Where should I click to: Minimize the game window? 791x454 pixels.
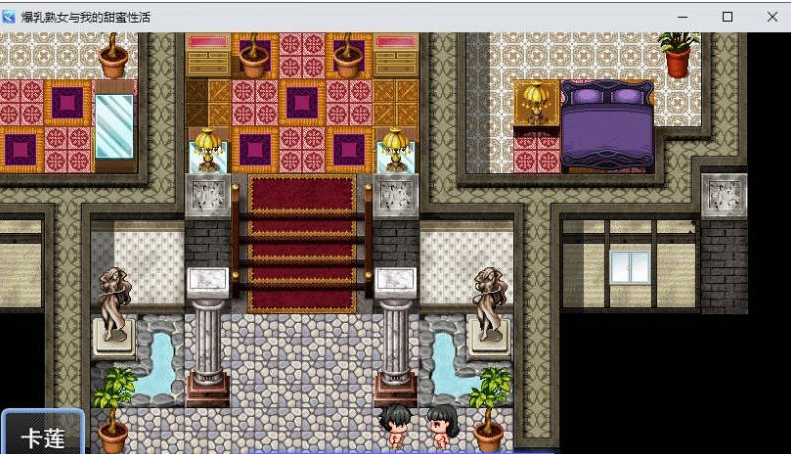coord(684,17)
